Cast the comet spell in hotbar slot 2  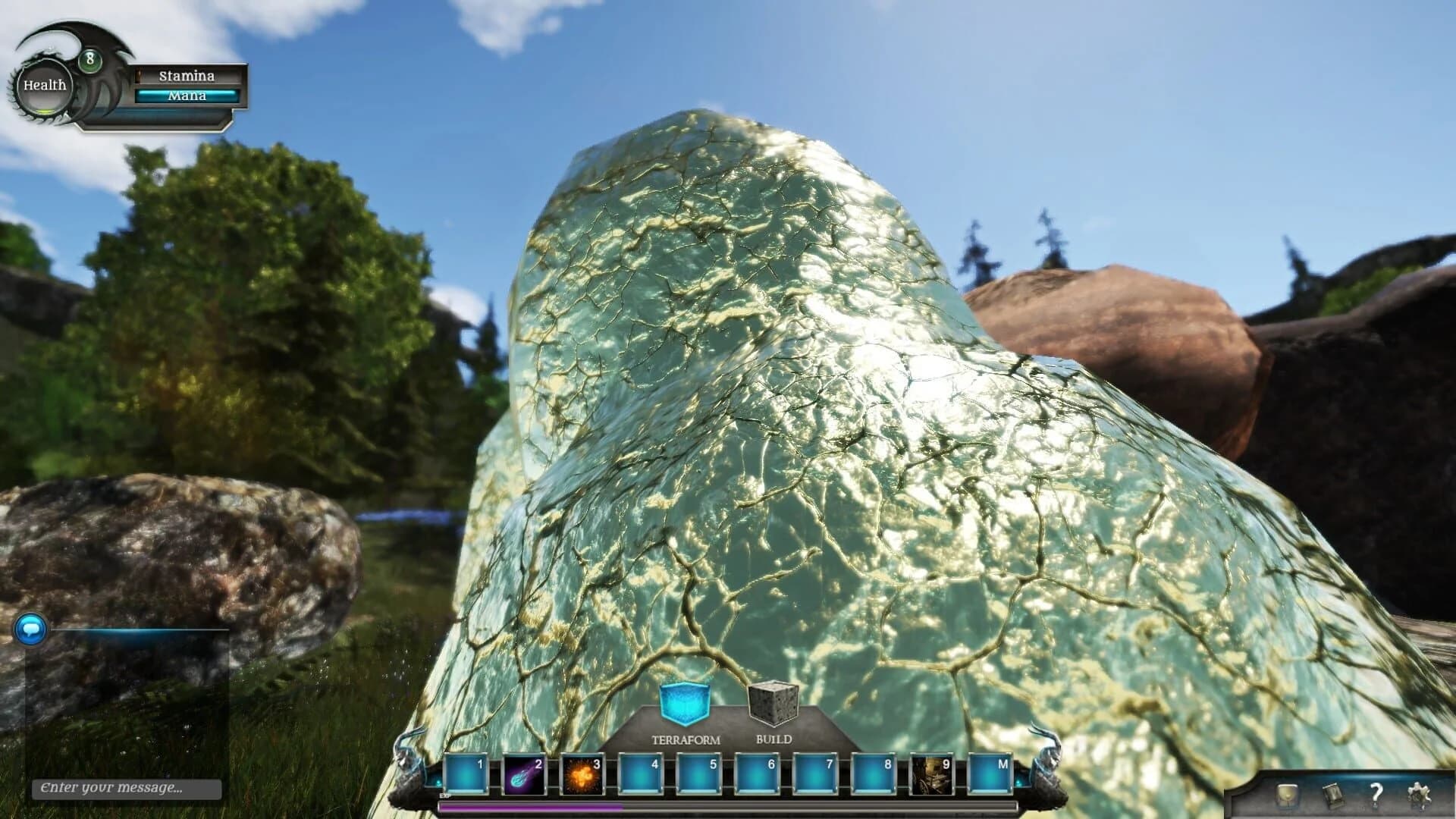click(x=525, y=771)
